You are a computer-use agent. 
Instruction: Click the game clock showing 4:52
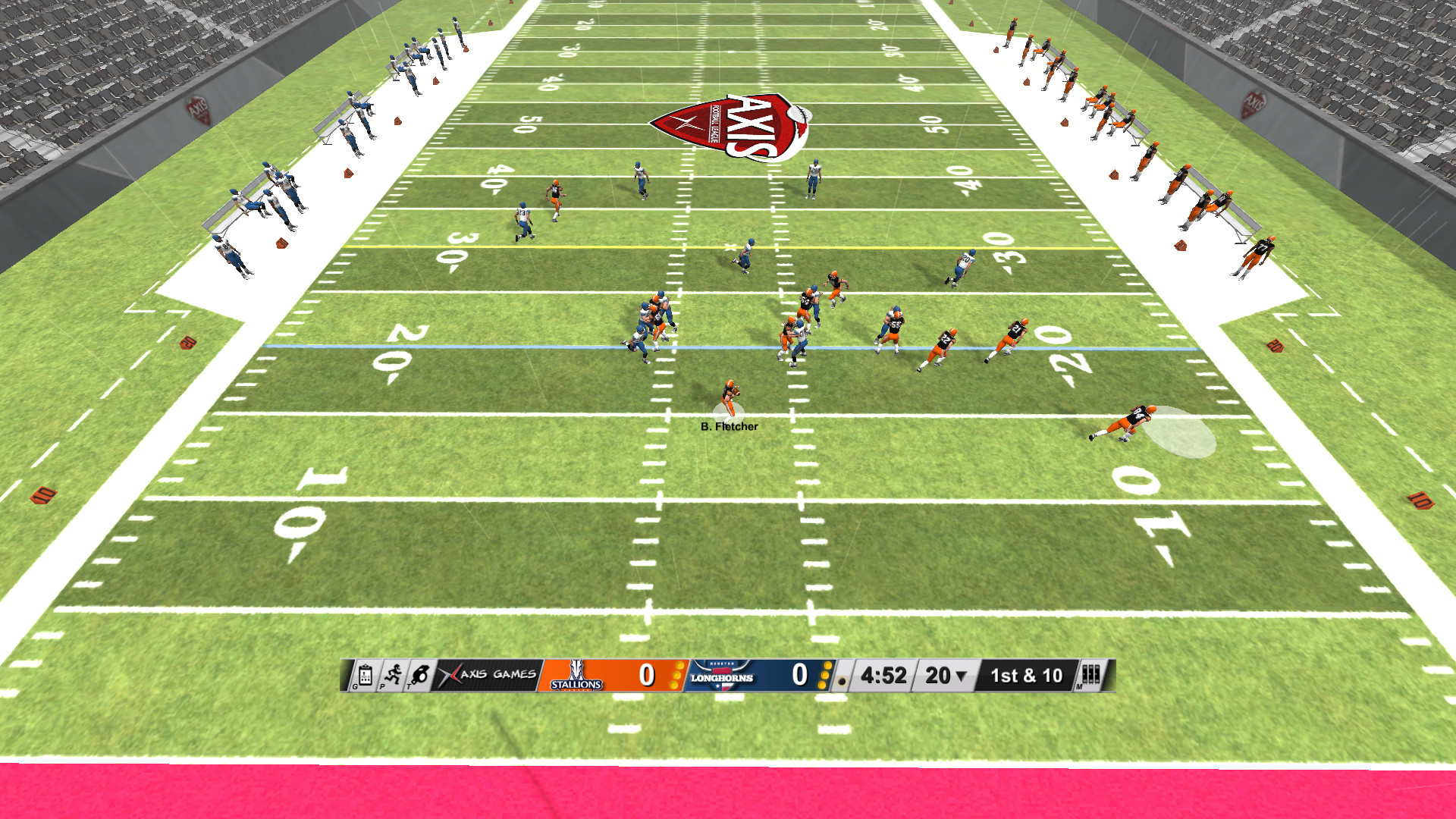(x=883, y=673)
